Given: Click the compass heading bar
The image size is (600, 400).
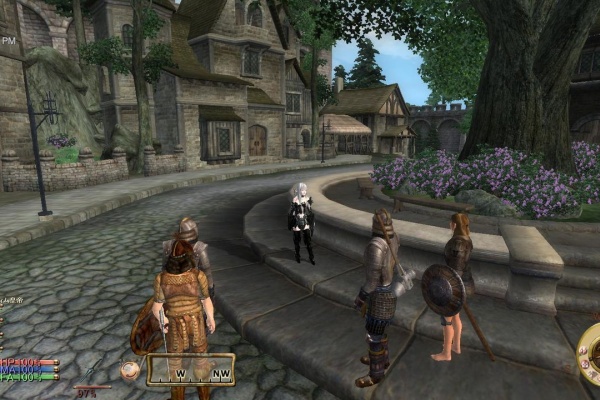Looking at the screenshot, I should tap(191, 370).
